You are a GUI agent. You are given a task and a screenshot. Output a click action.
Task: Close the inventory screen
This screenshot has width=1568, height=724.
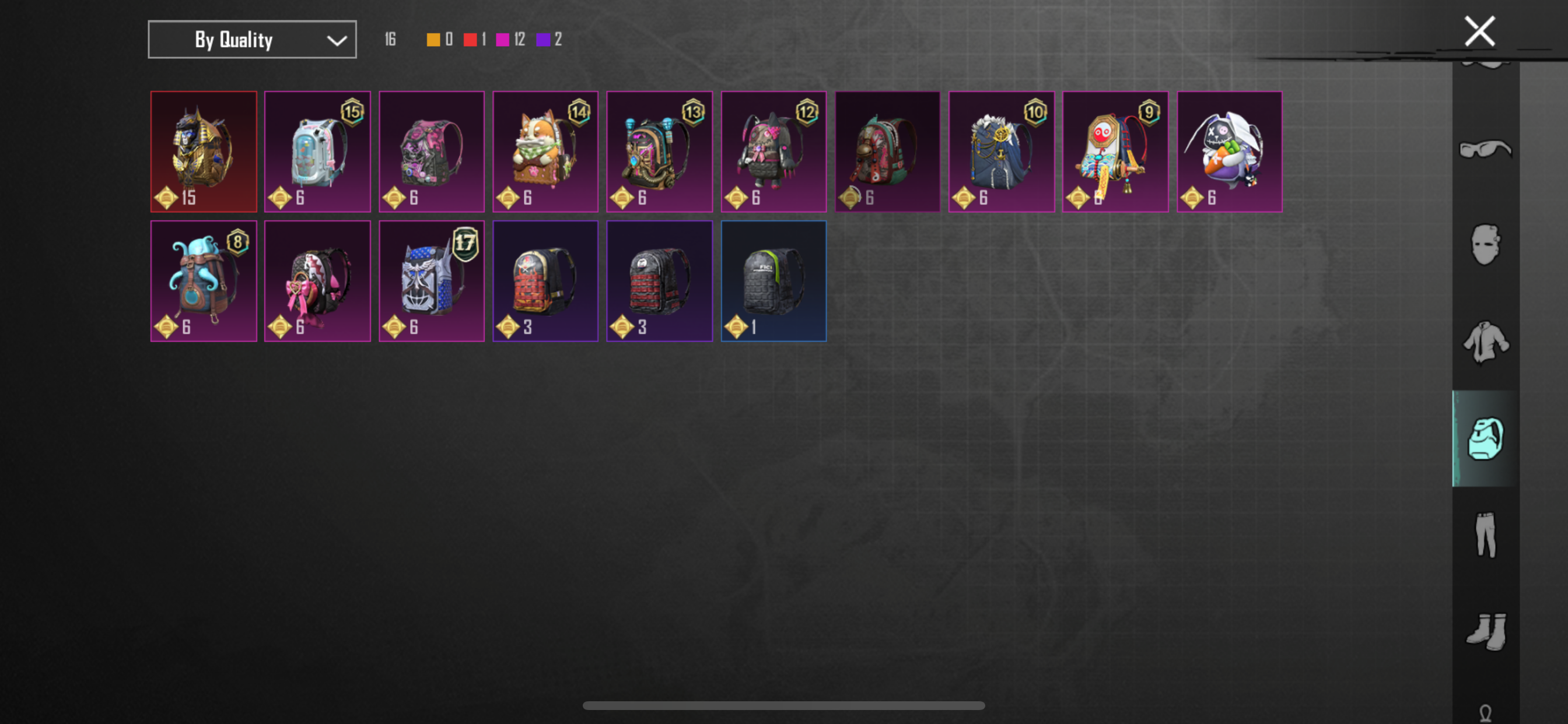click(x=1479, y=31)
